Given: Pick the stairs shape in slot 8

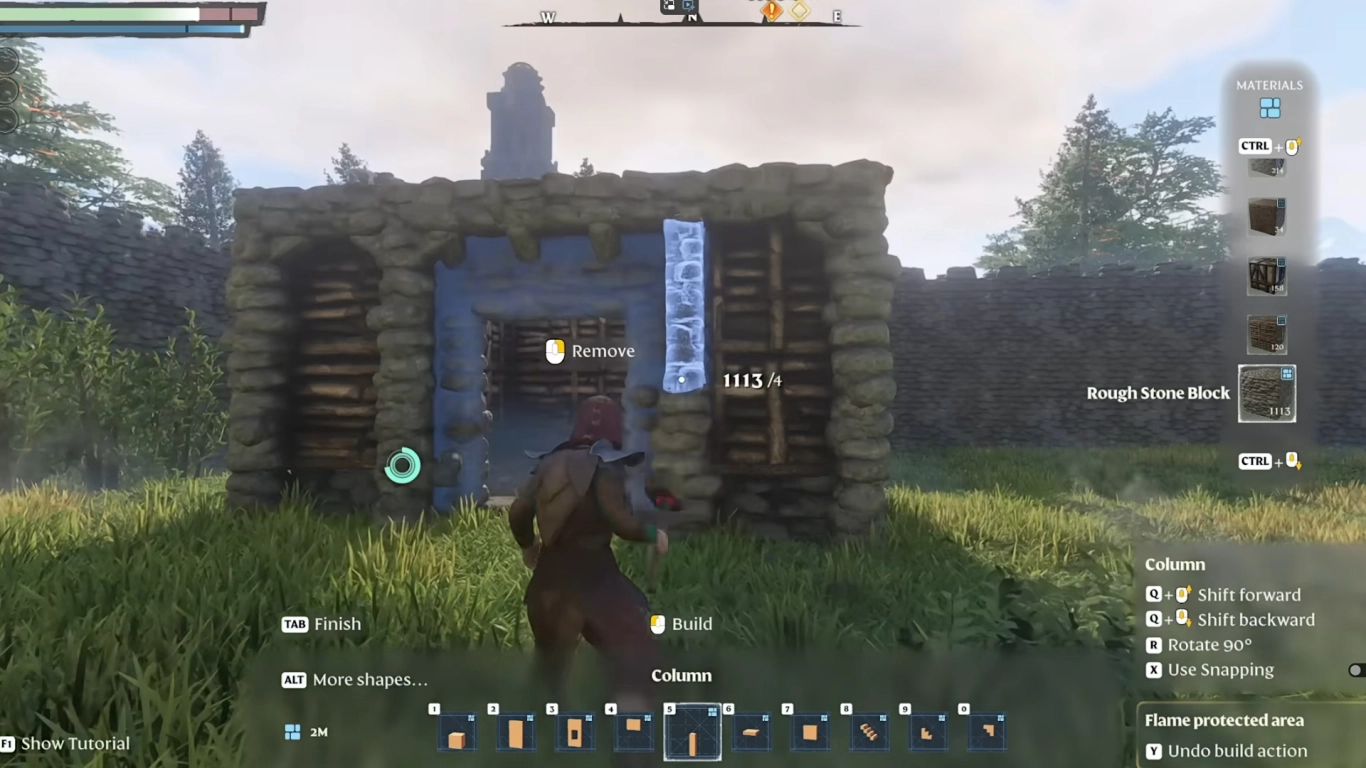Looking at the screenshot, I should 869,732.
